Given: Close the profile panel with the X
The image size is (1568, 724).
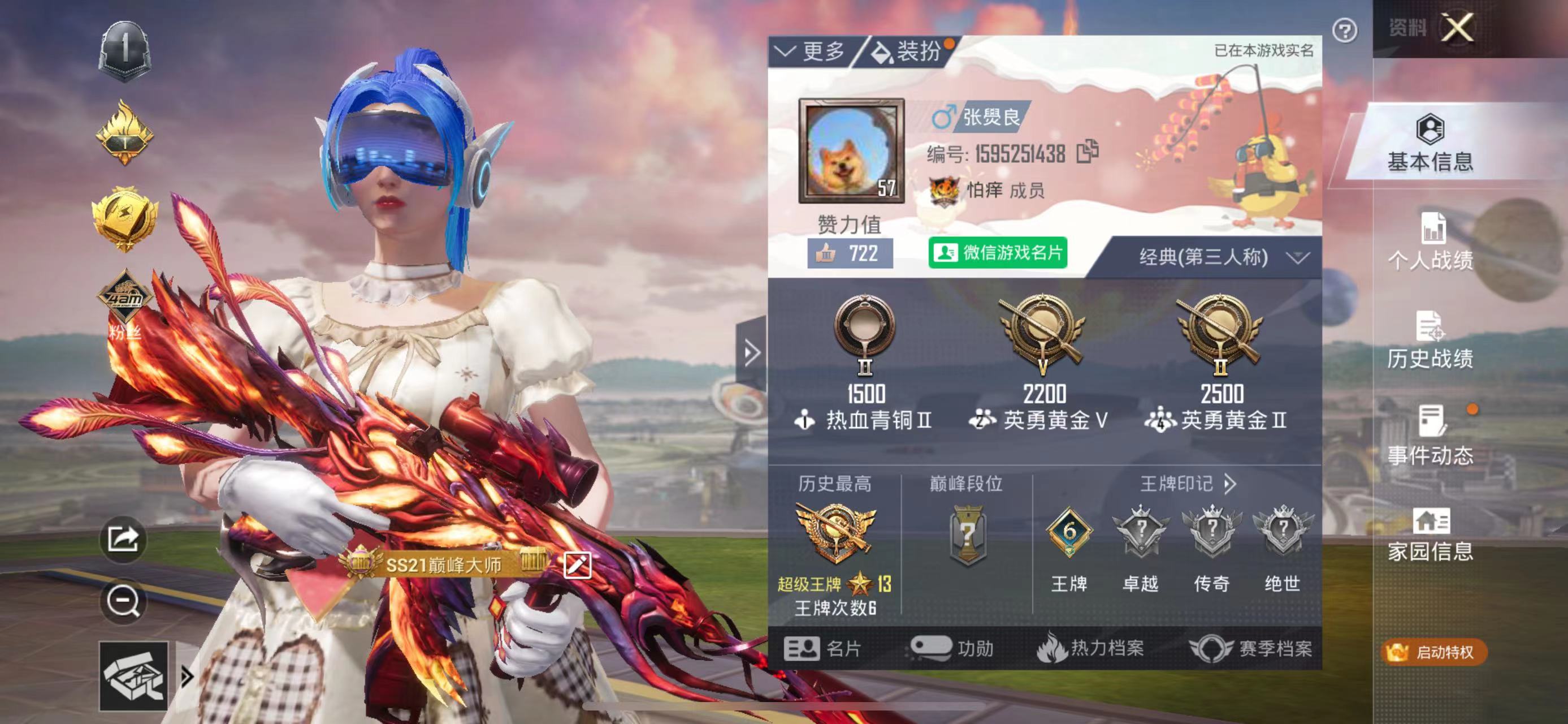Looking at the screenshot, I should 1458,27.
